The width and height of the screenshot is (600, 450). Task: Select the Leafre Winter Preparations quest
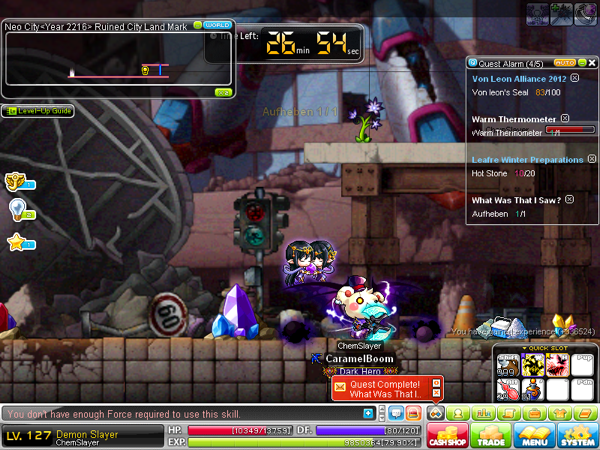tap(527, 159)
